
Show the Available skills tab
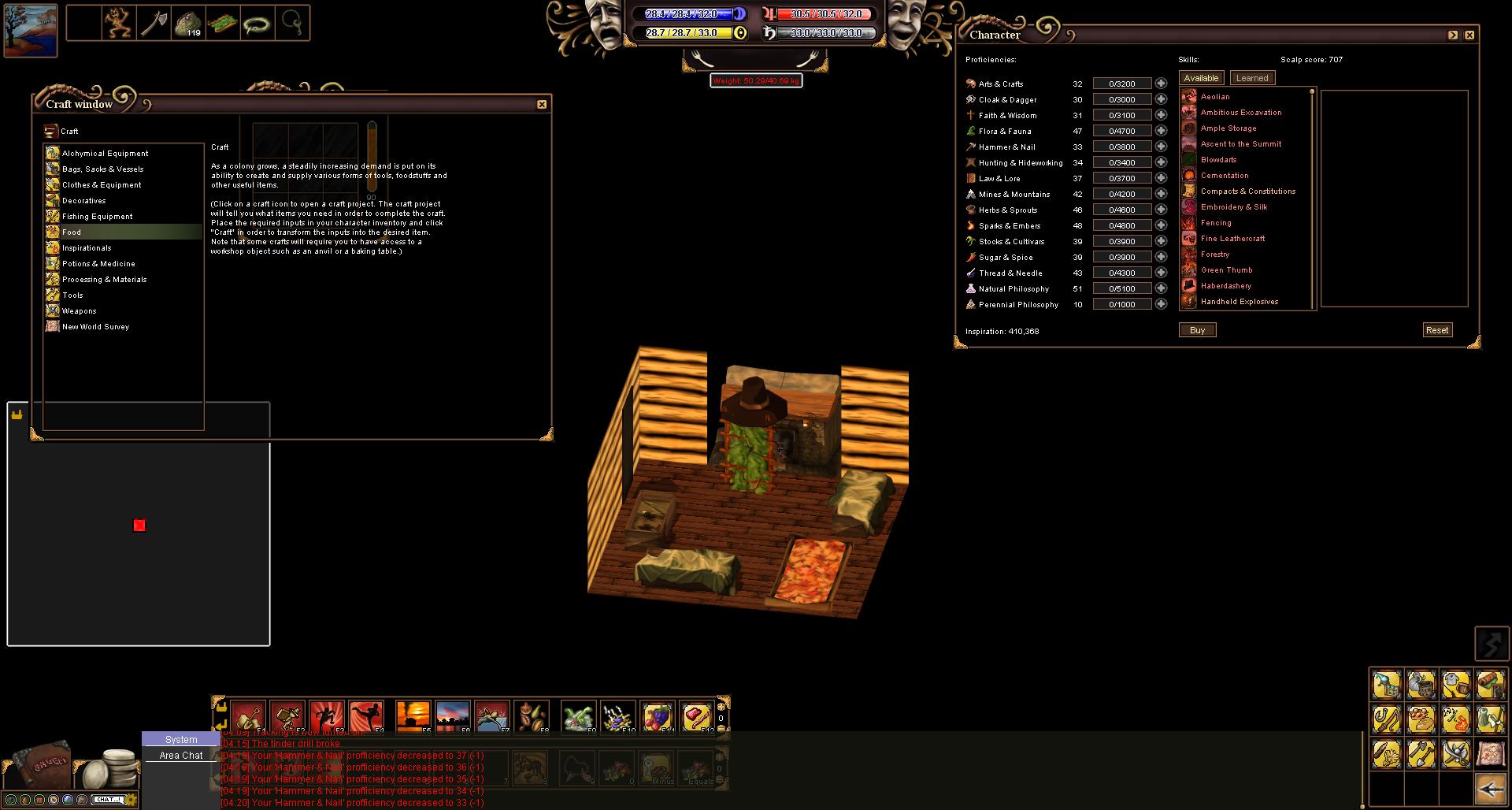tap(1201, 78)
